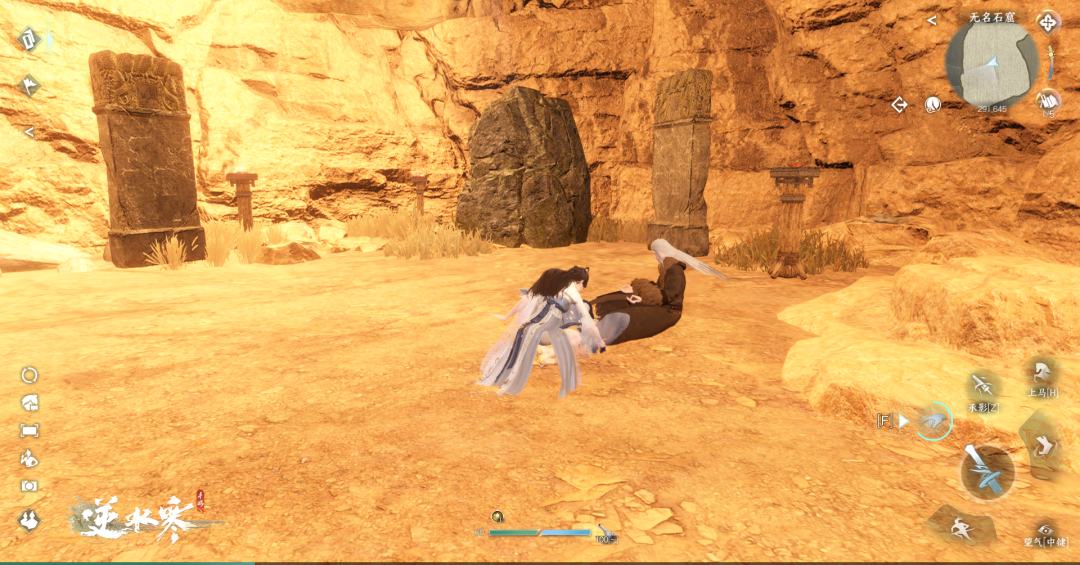1080x565 pixels.
Task: Open the camera screenshot icon on left
Action: 30,485
